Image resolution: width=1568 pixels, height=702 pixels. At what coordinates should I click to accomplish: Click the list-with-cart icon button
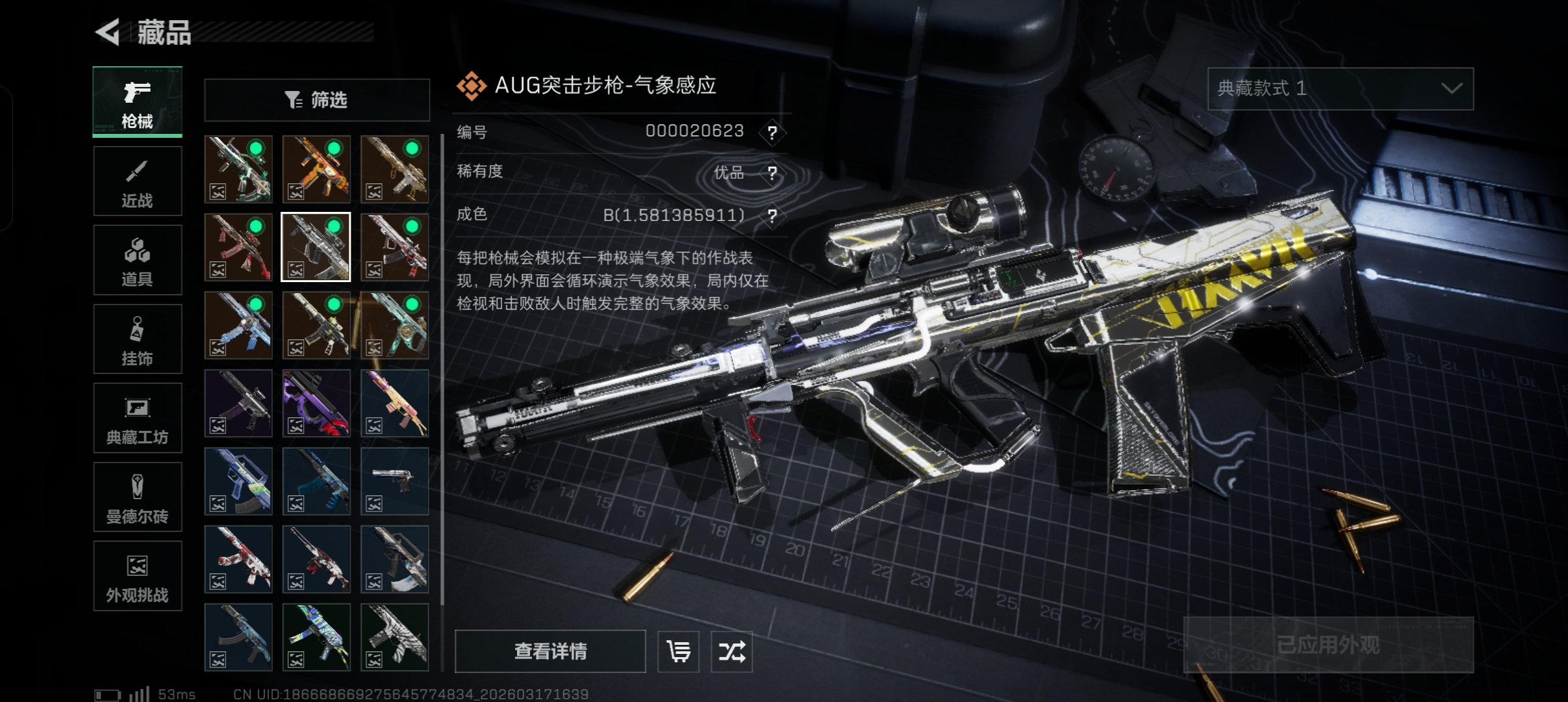click(x=678, y=651)
